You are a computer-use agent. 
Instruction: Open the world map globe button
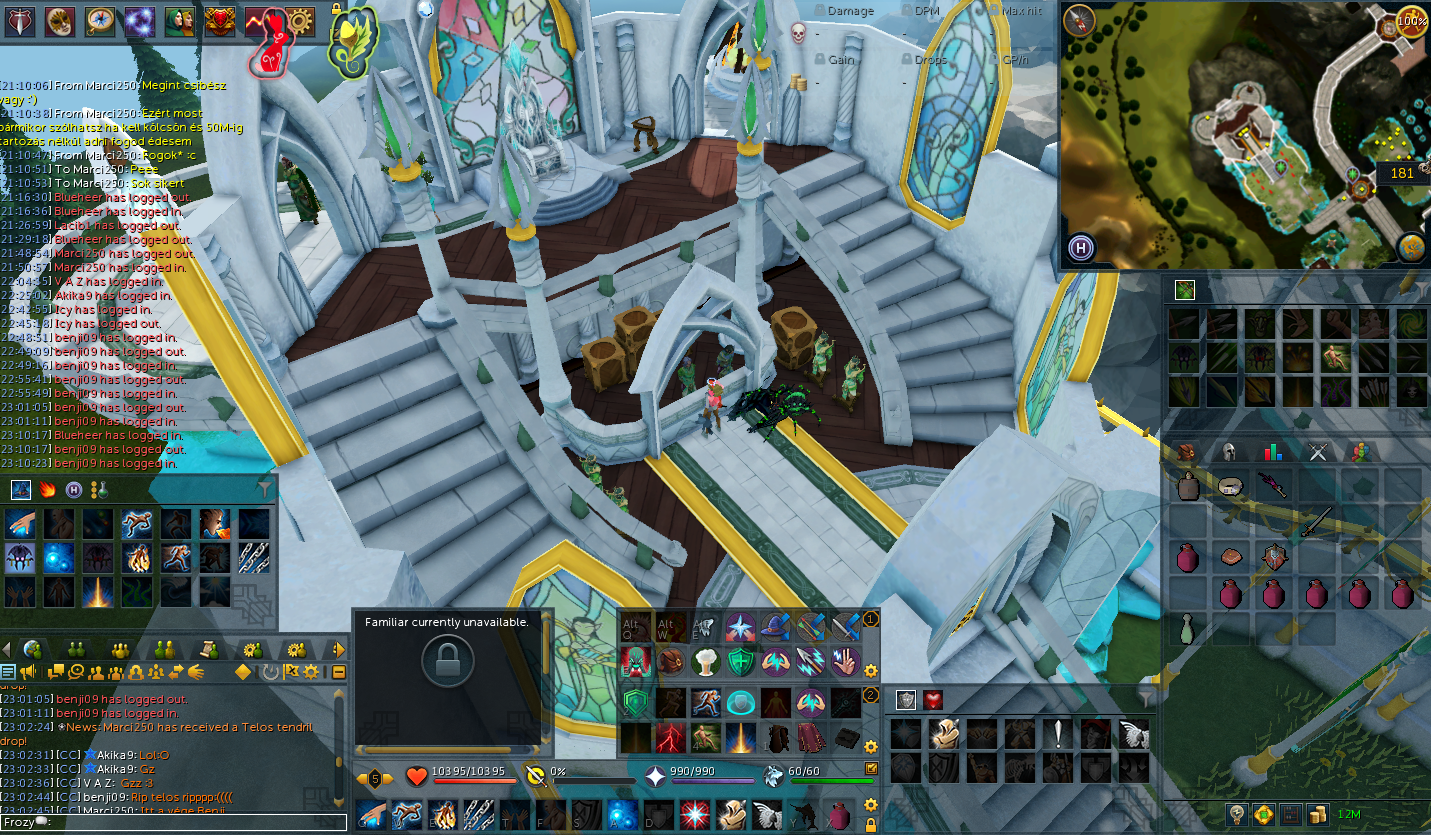point(1411,245)
